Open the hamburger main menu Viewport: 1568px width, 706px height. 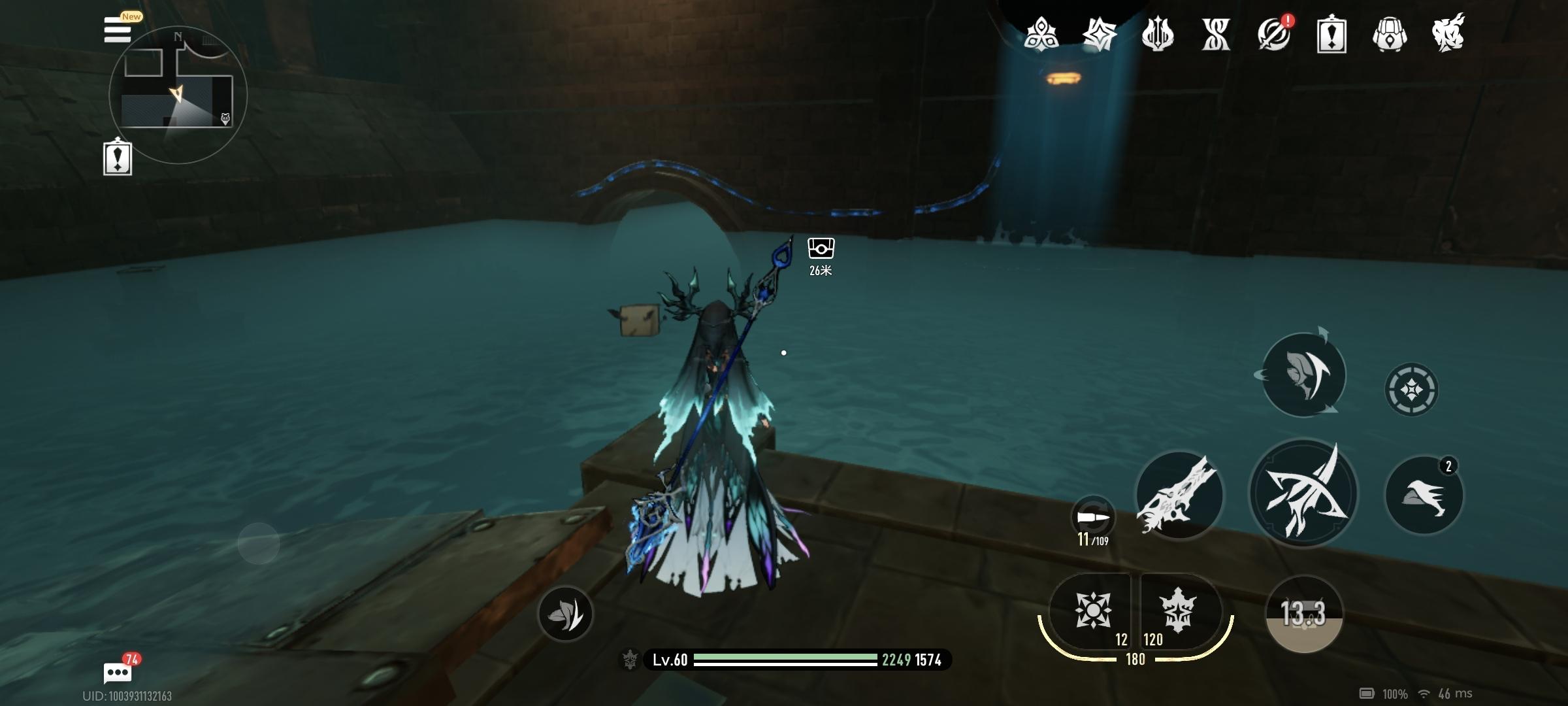point(118,30)
